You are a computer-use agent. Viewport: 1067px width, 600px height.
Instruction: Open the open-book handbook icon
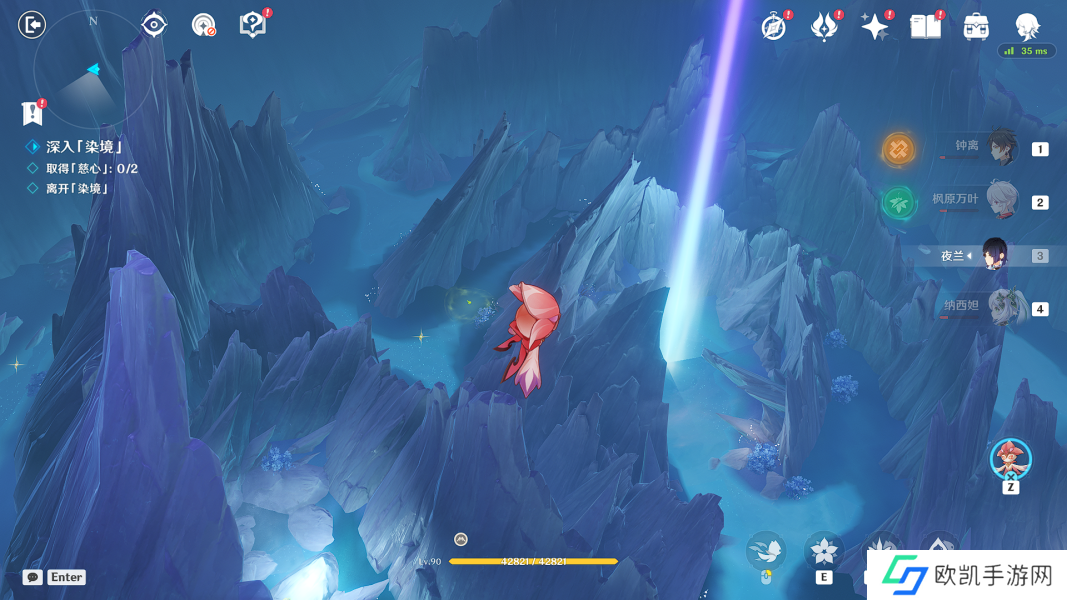click(926, 27)
